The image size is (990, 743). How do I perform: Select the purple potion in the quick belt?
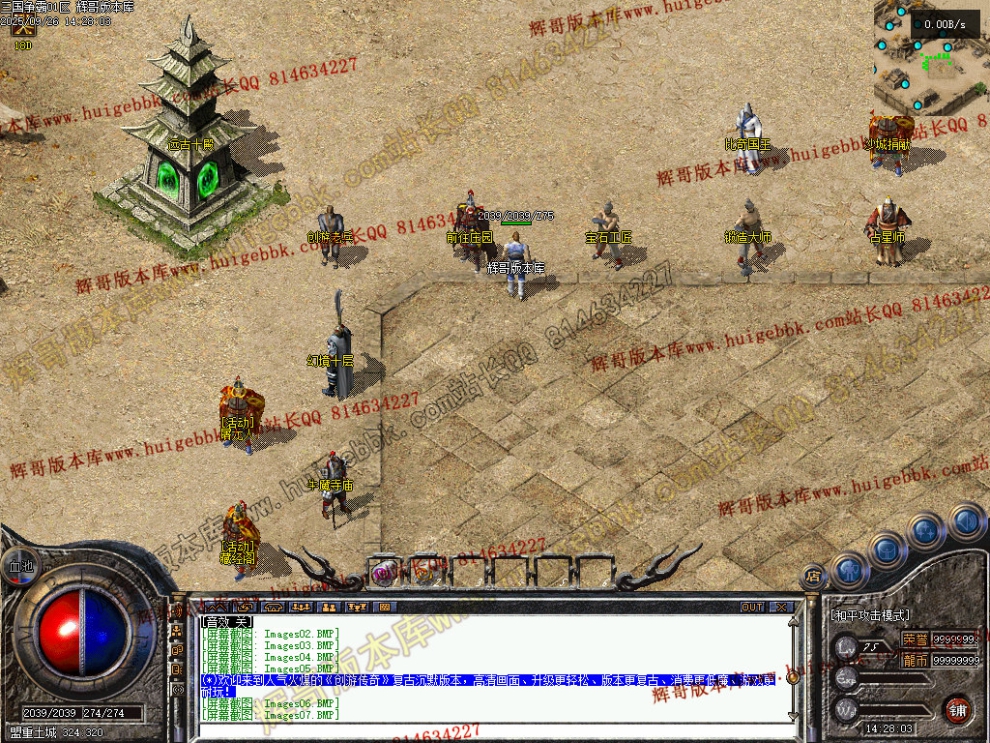383,571
